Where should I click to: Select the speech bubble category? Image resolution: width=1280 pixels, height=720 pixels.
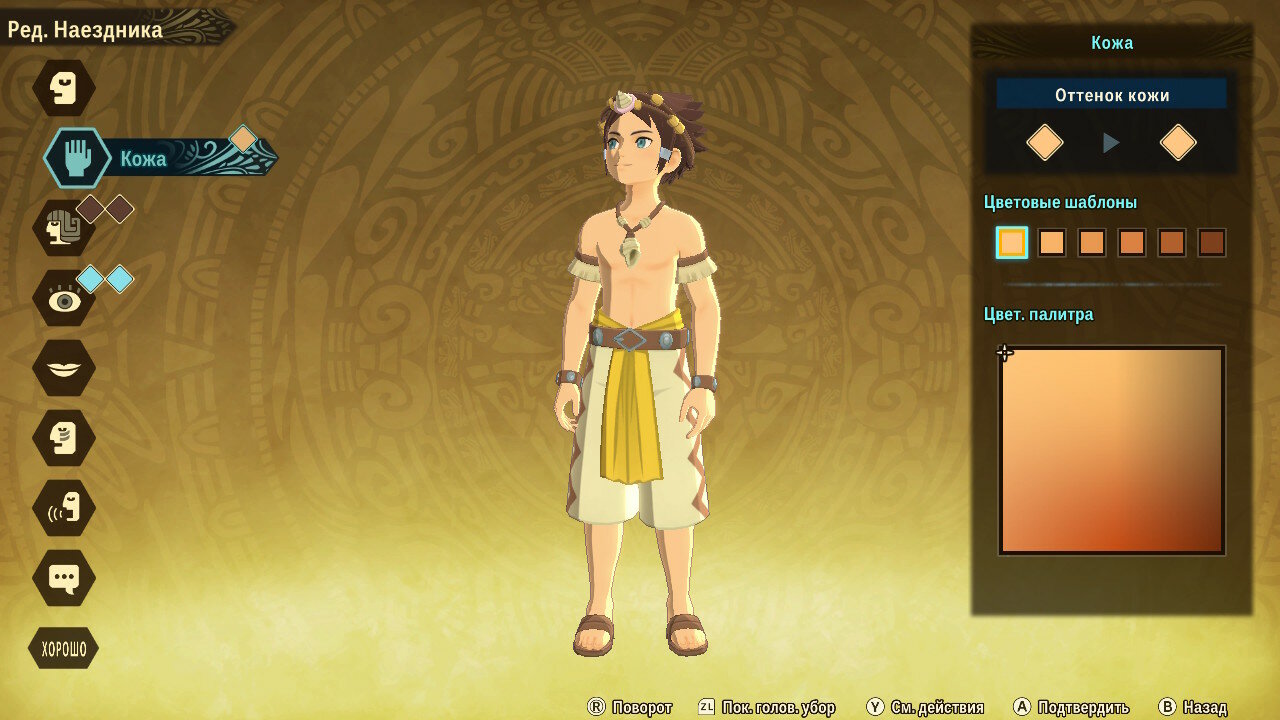click(x=64, y=578)
